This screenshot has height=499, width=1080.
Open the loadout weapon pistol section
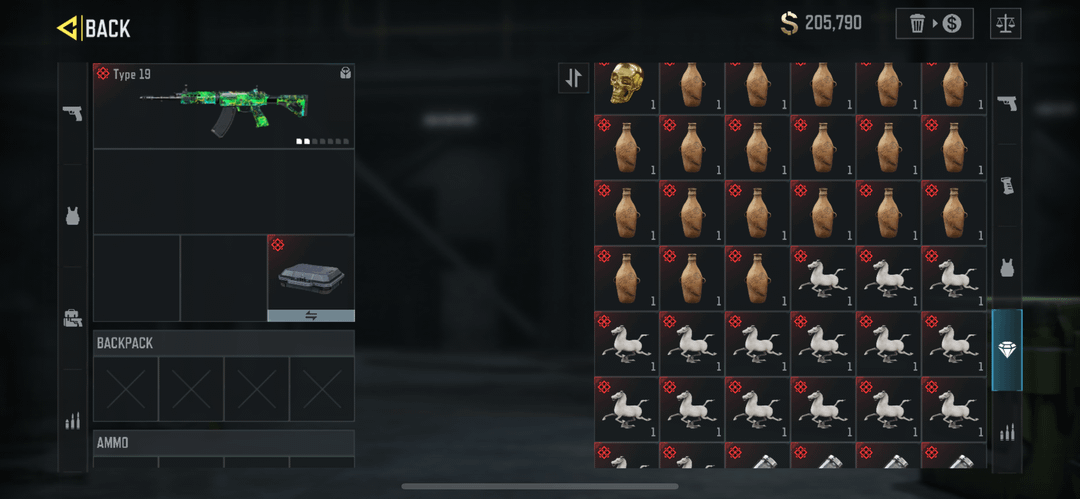coord(72,113)
